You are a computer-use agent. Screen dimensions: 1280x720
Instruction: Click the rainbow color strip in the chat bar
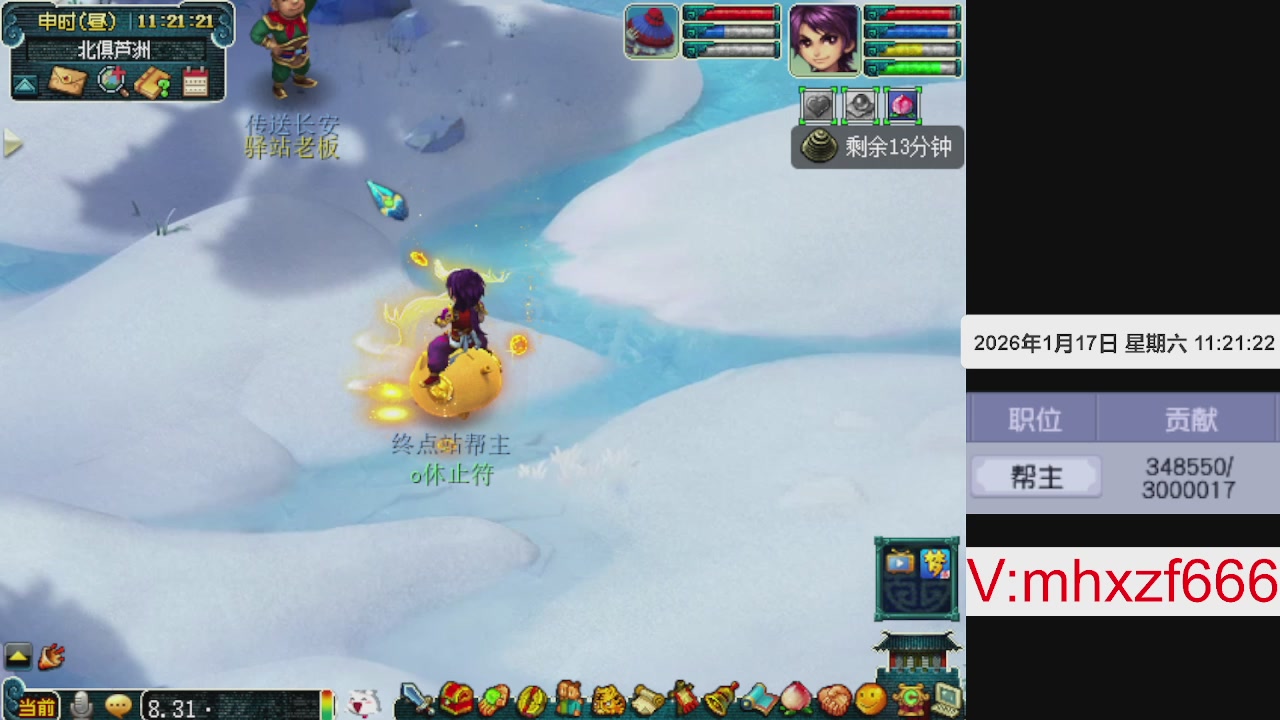tap(327, 704)
